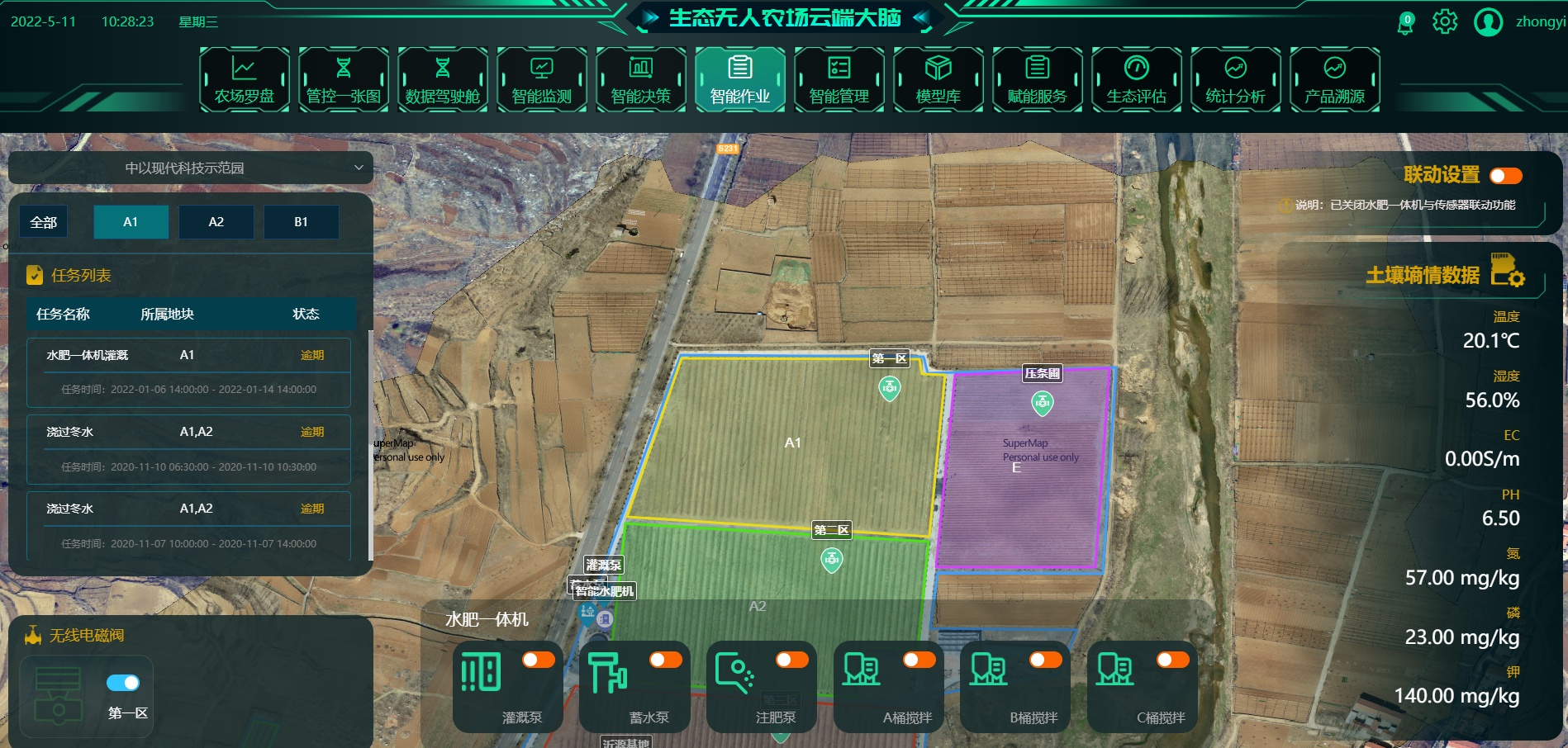1568x748 pixels.
Task: Click the 压条圈 valve marker on map
Action: click(1043, 403)
